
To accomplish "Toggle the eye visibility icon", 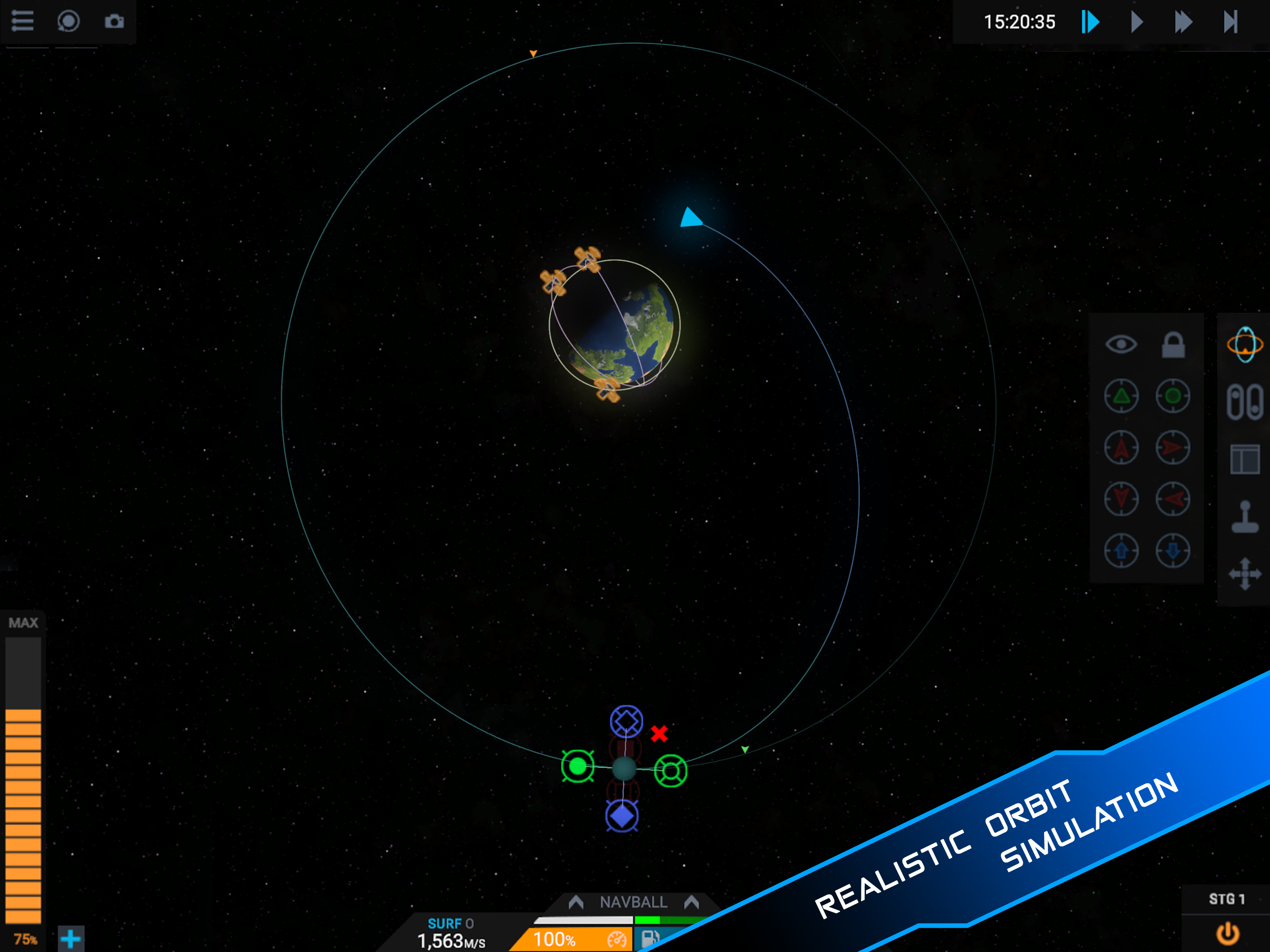I will coord(1121,344).
